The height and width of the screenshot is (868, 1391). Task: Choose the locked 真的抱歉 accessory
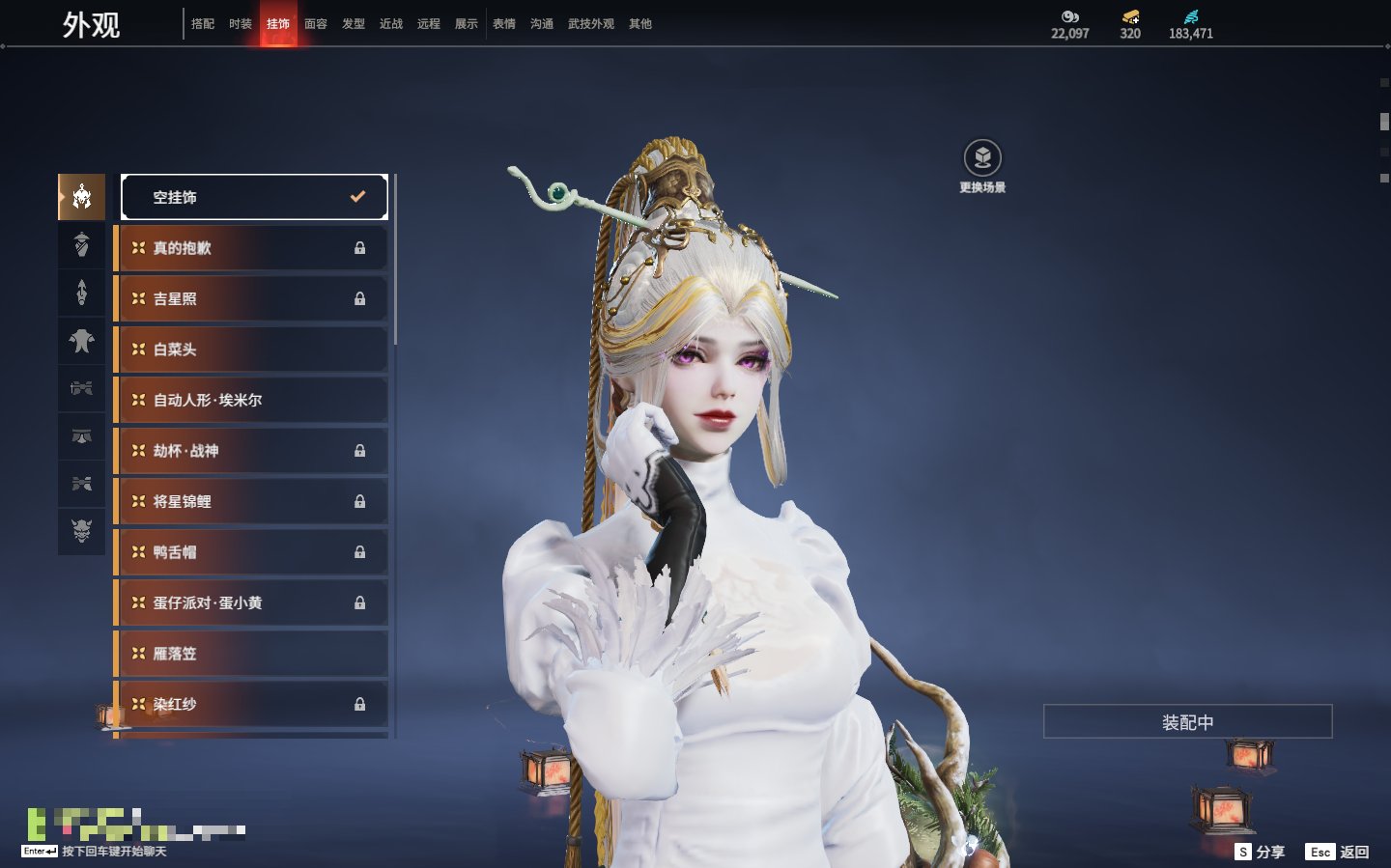252,248
